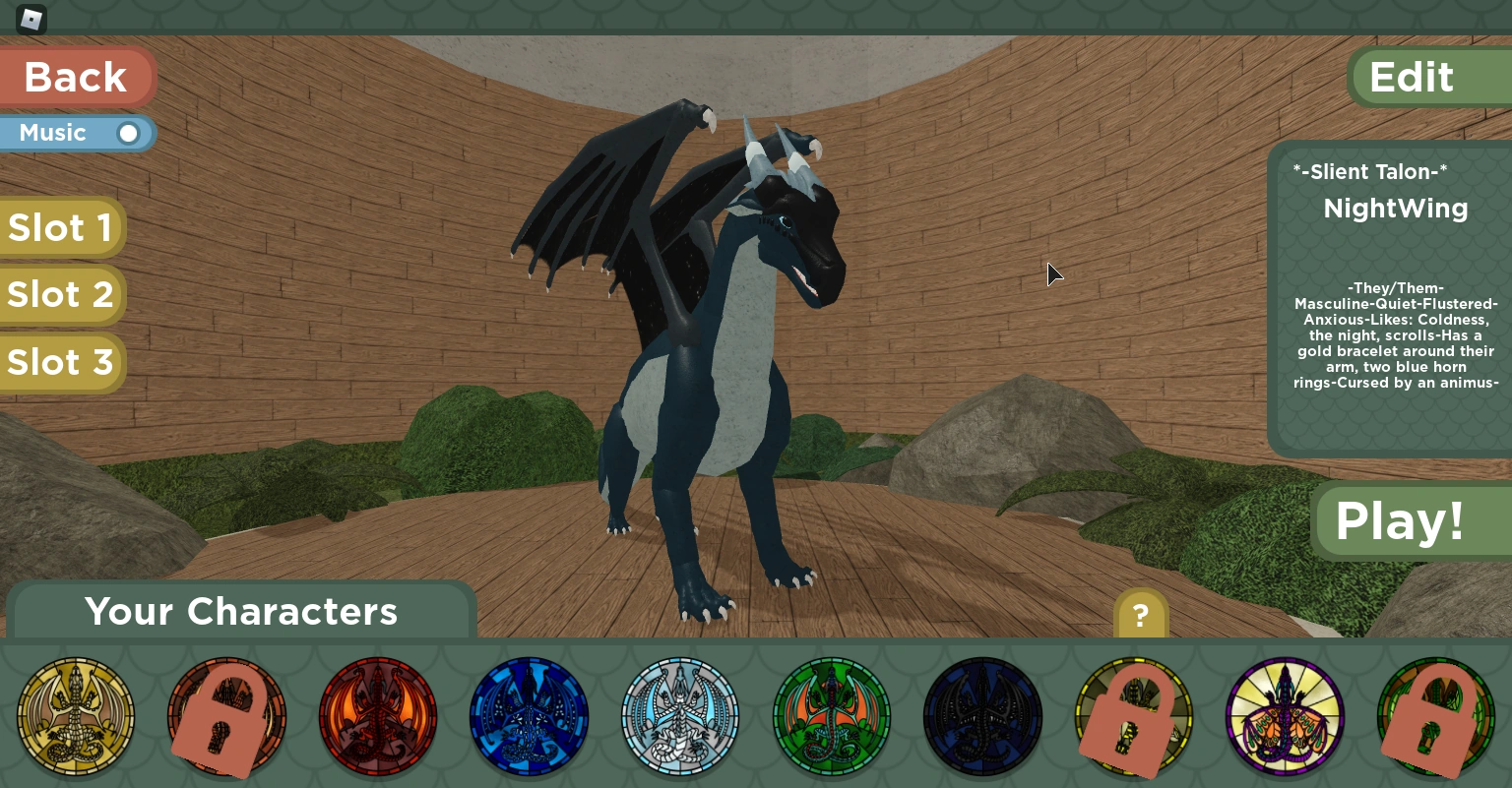Choose the red and orange dragon emblem

[x=378, y=716]
